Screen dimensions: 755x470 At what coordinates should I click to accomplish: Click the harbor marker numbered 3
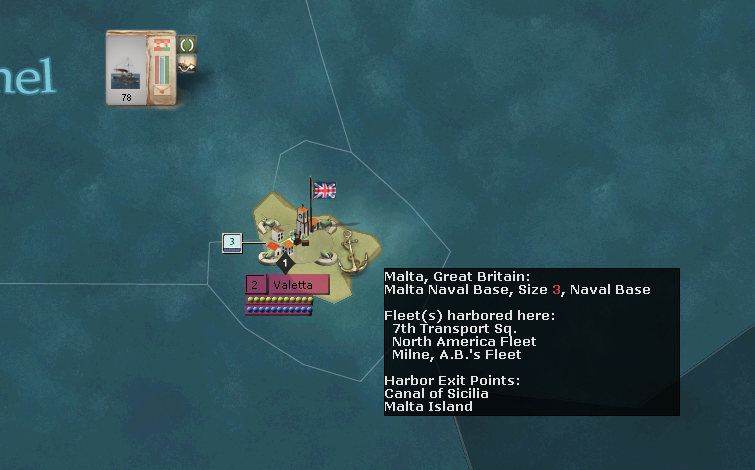[232, 242]
